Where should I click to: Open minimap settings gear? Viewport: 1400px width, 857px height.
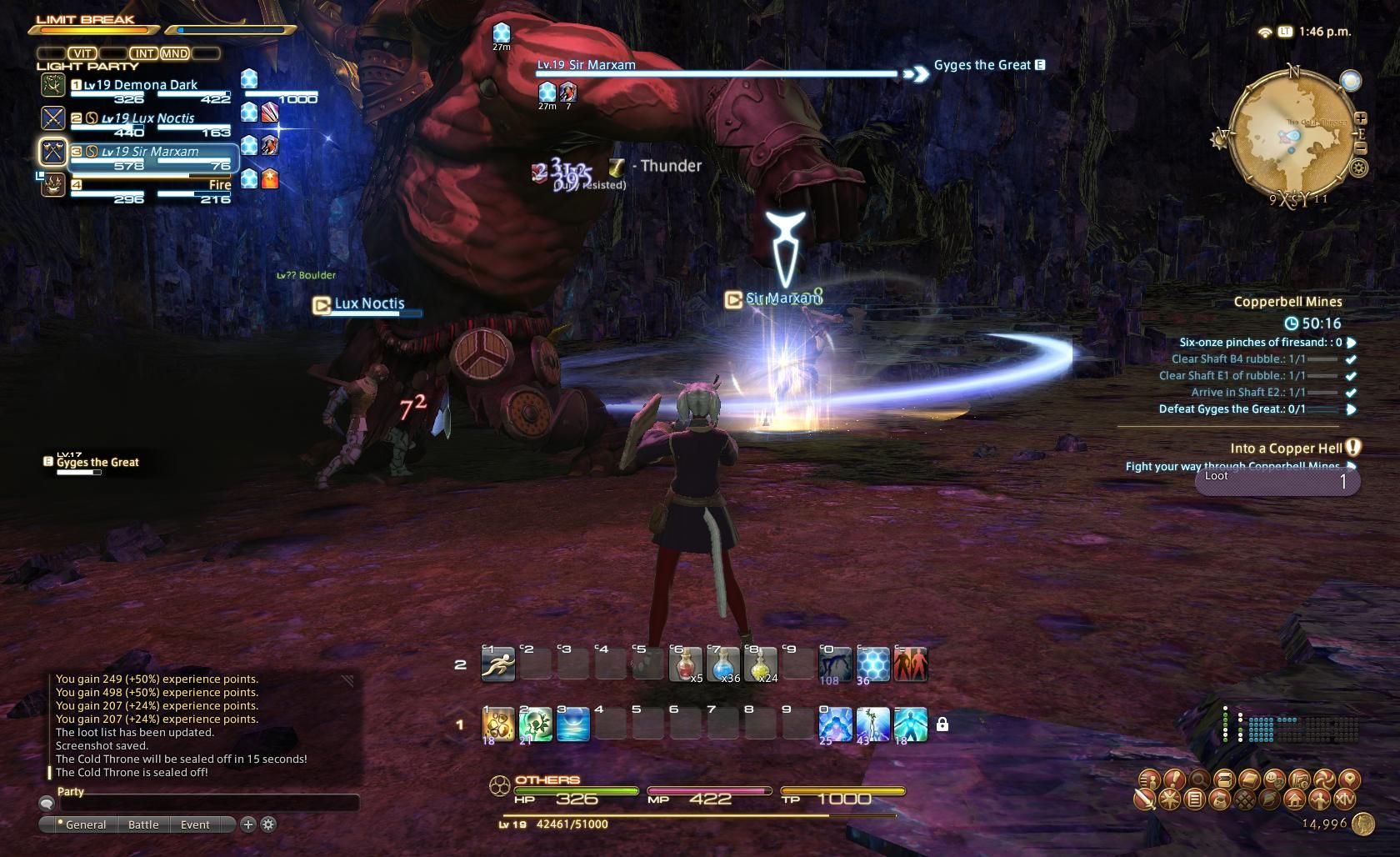point(1359,168)
